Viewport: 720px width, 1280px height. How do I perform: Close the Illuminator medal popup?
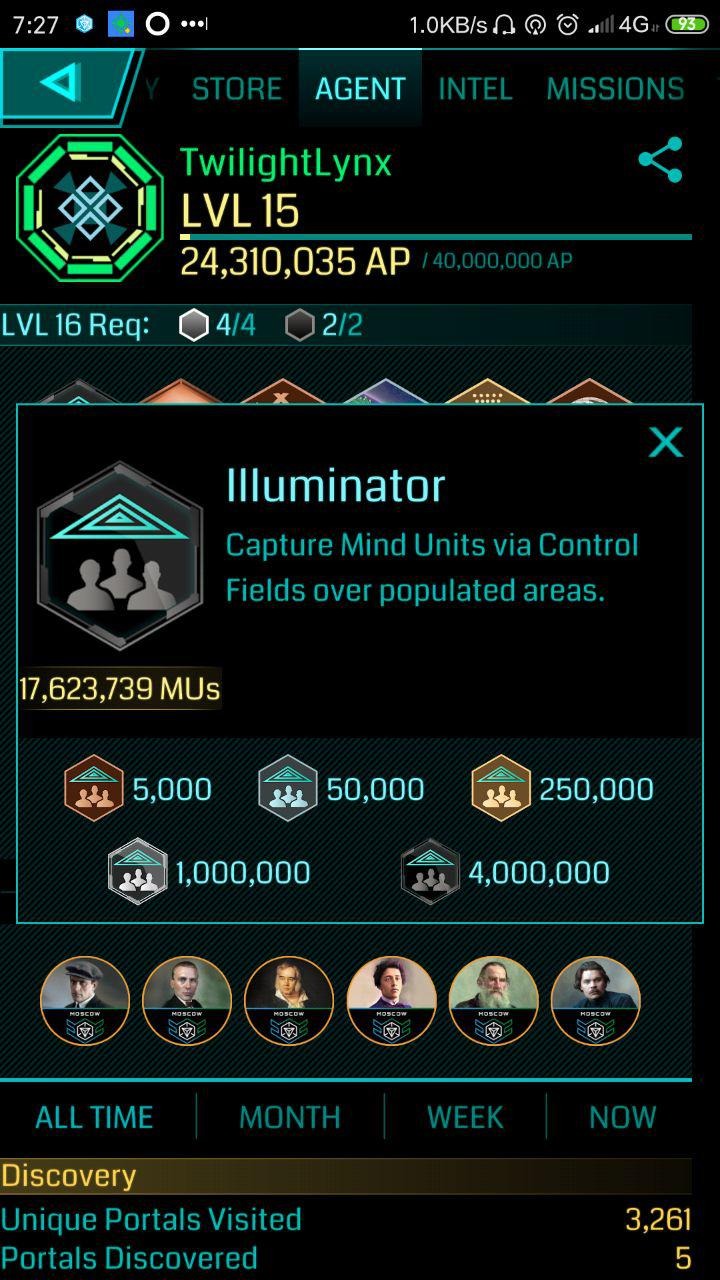665,442
